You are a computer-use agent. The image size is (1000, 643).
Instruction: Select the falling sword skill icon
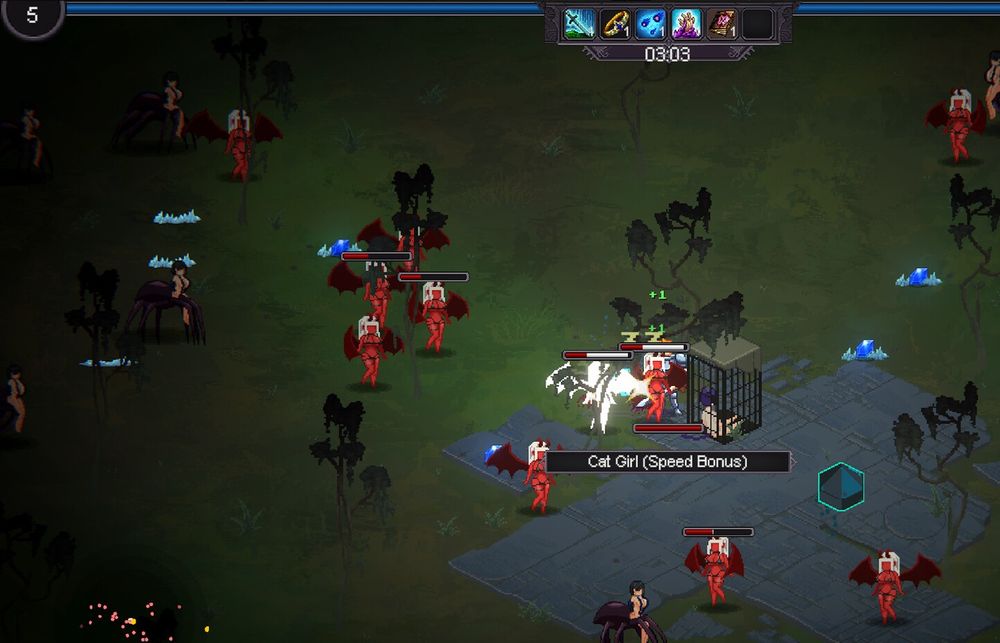point(580,24)
